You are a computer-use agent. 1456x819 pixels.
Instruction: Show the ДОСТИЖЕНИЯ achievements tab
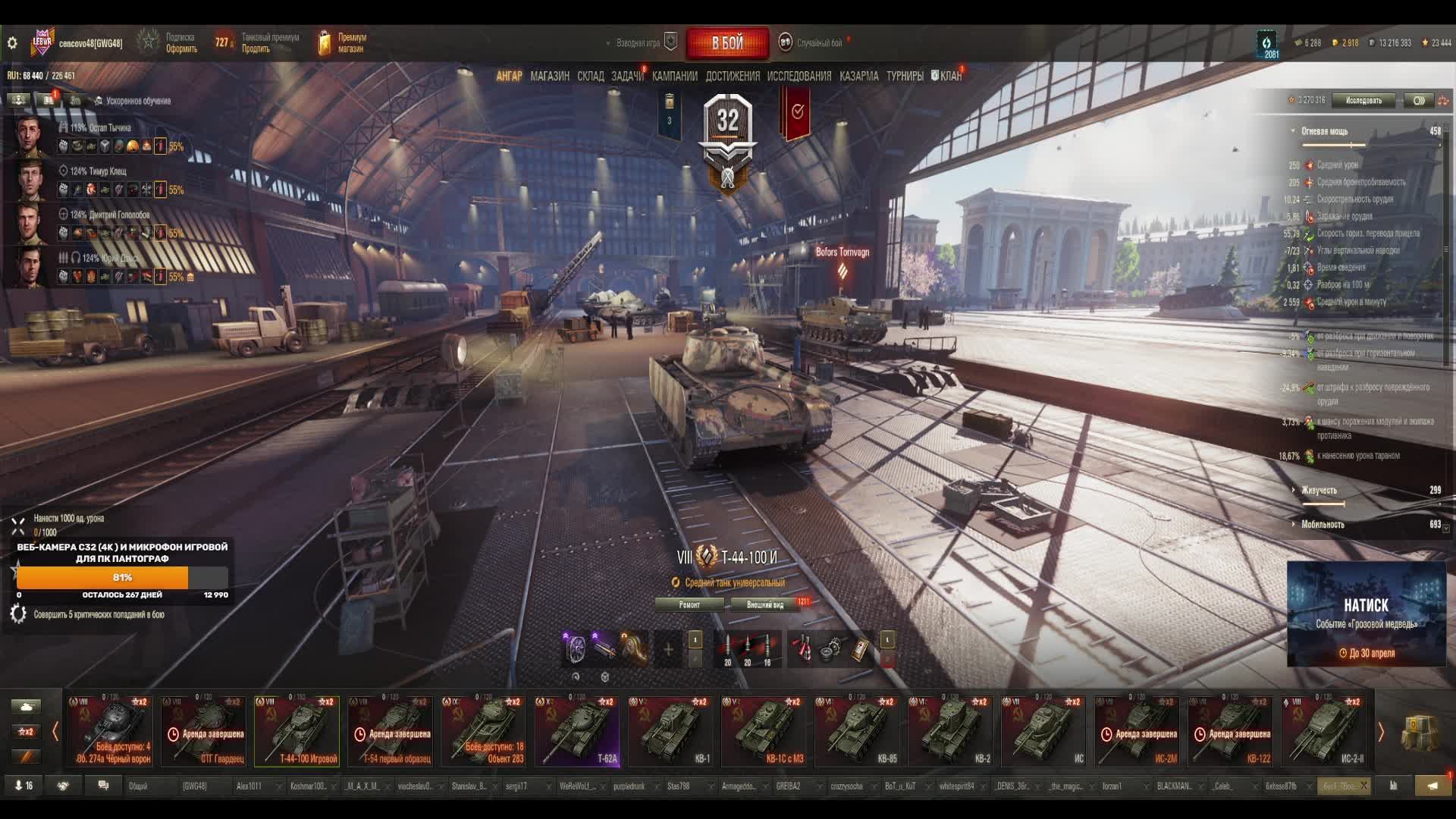tap(732, 76)
